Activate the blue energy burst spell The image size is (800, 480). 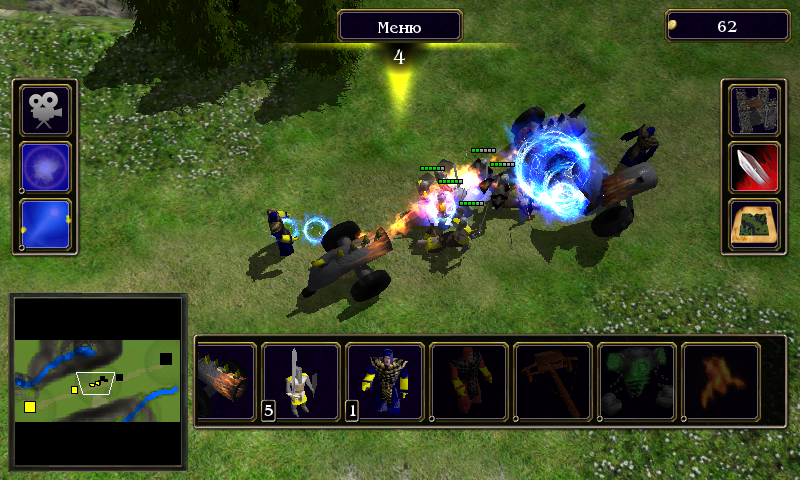[x=46, y=166]
